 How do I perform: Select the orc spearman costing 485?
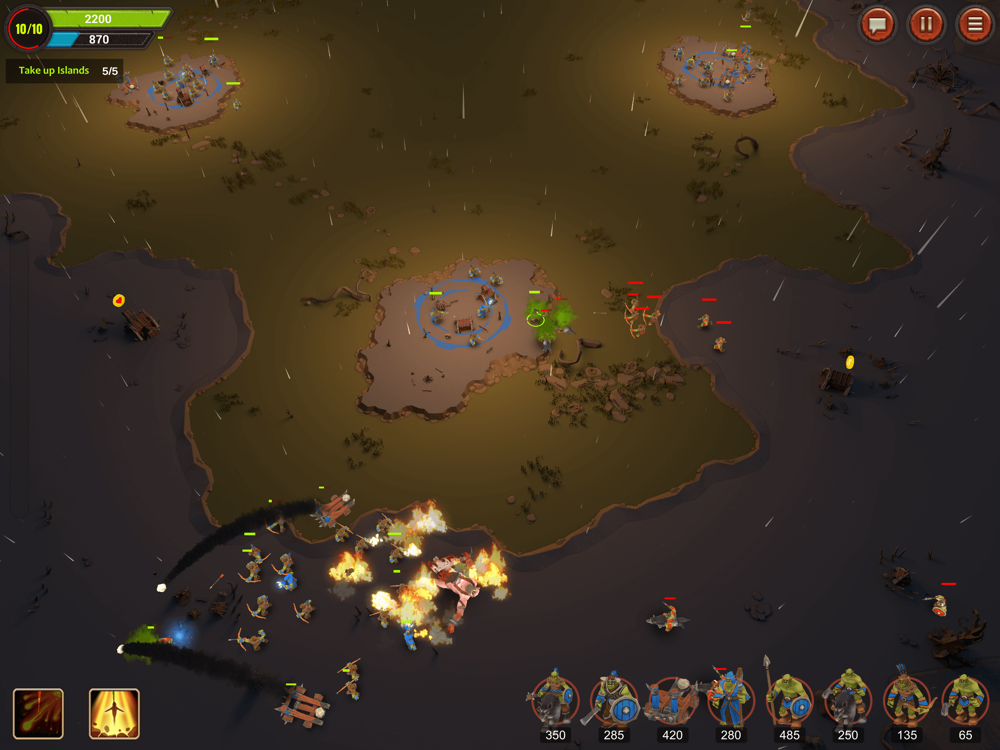click(x=789, y=702)
